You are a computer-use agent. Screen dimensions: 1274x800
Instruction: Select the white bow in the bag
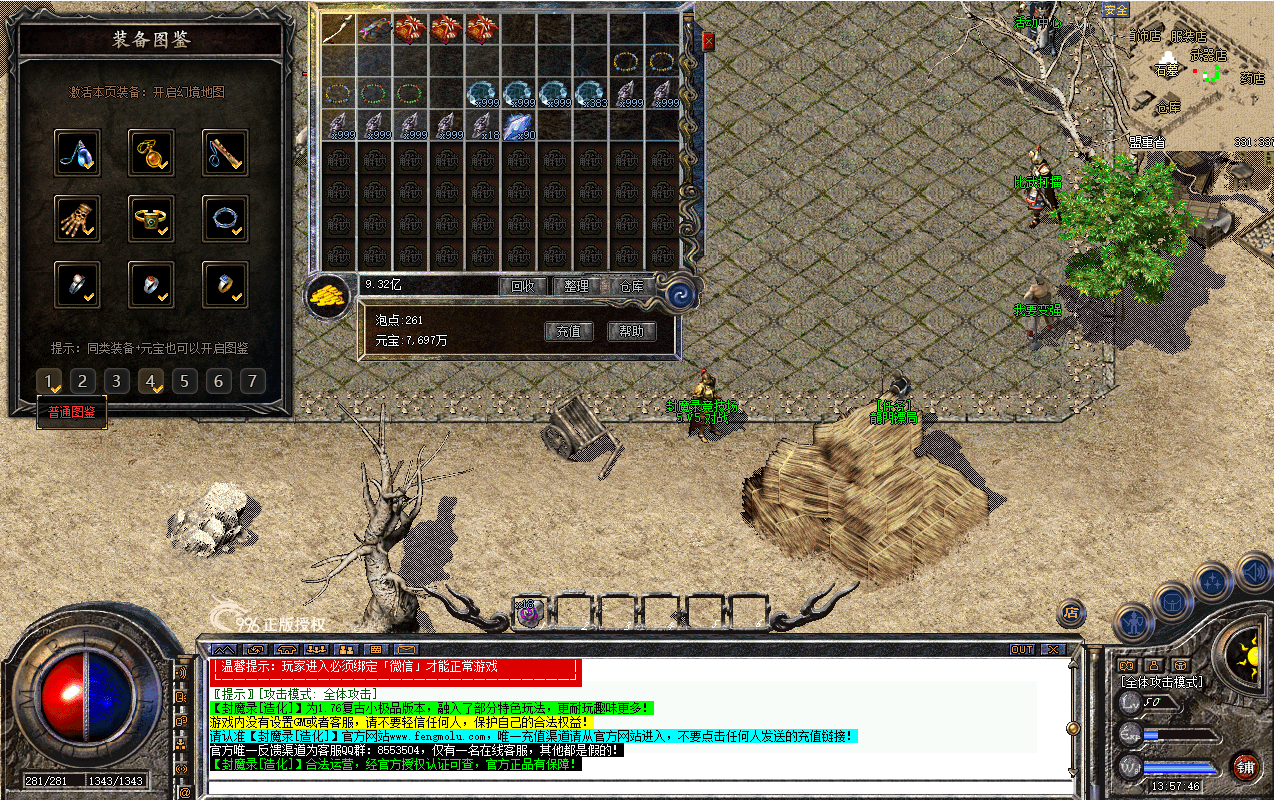coord(339,29)
